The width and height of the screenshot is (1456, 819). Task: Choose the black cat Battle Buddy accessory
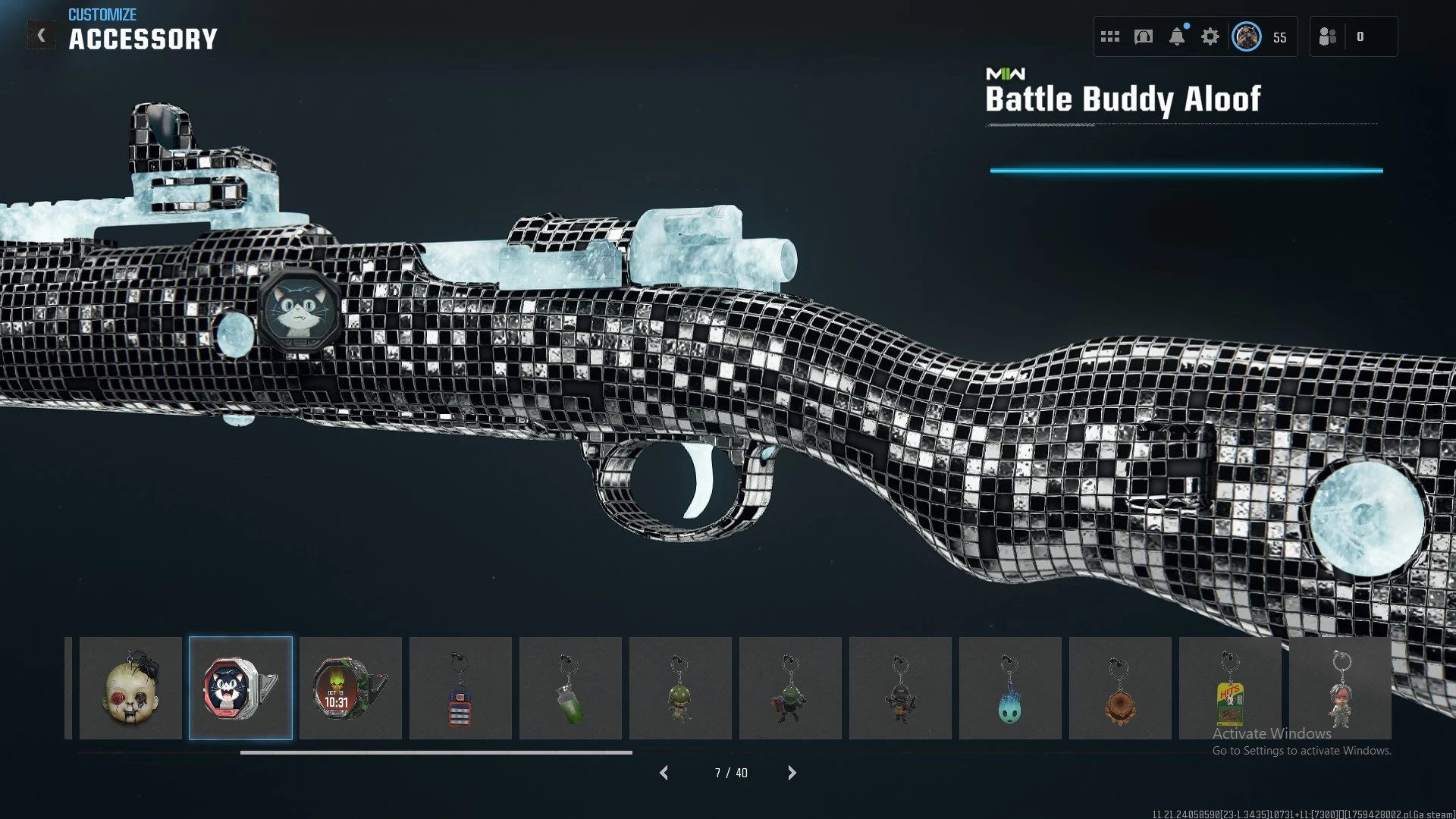click(x=240, y=688)
